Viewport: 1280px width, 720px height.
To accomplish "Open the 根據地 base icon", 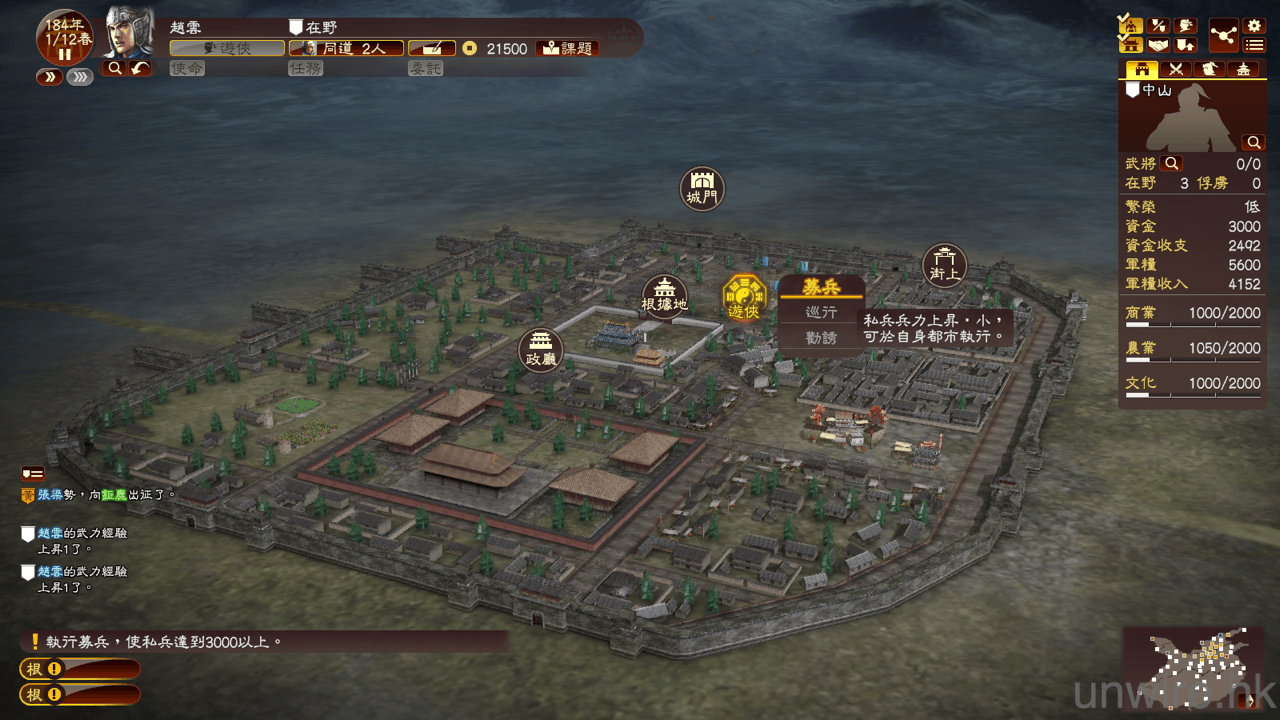I will click(x=665, y=295).
